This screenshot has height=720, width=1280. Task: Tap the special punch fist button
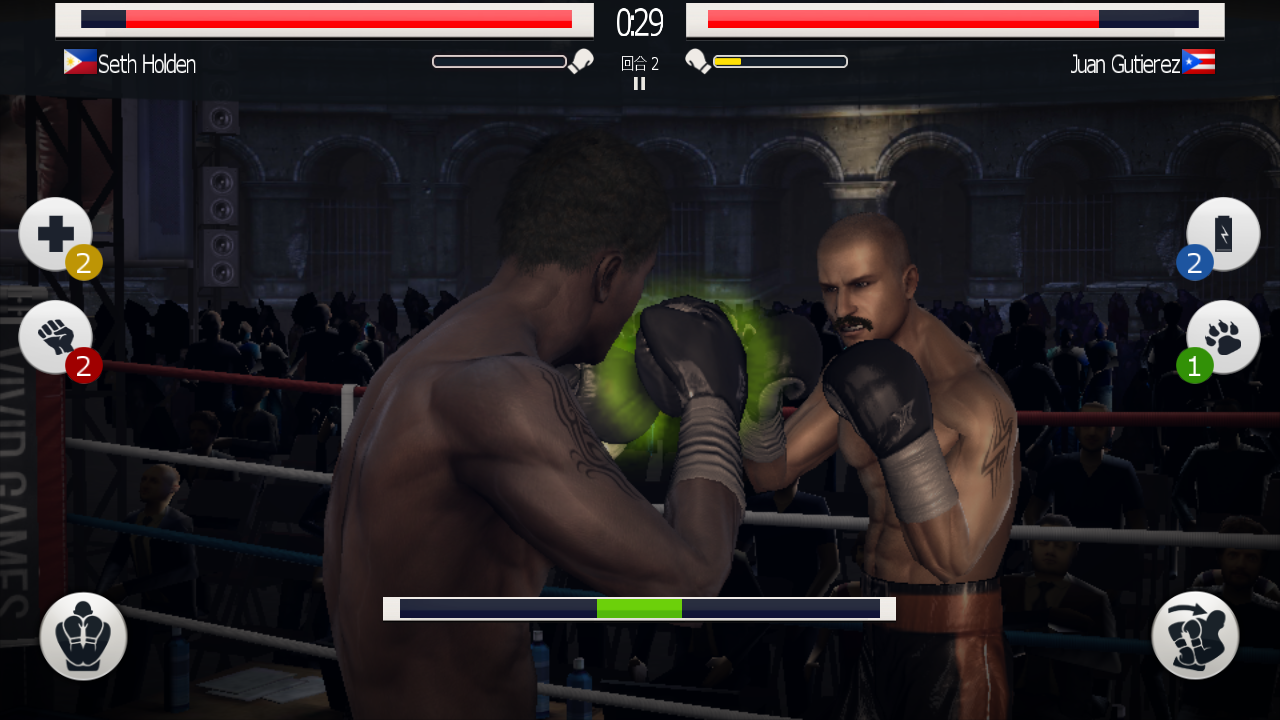[1195, 636]
